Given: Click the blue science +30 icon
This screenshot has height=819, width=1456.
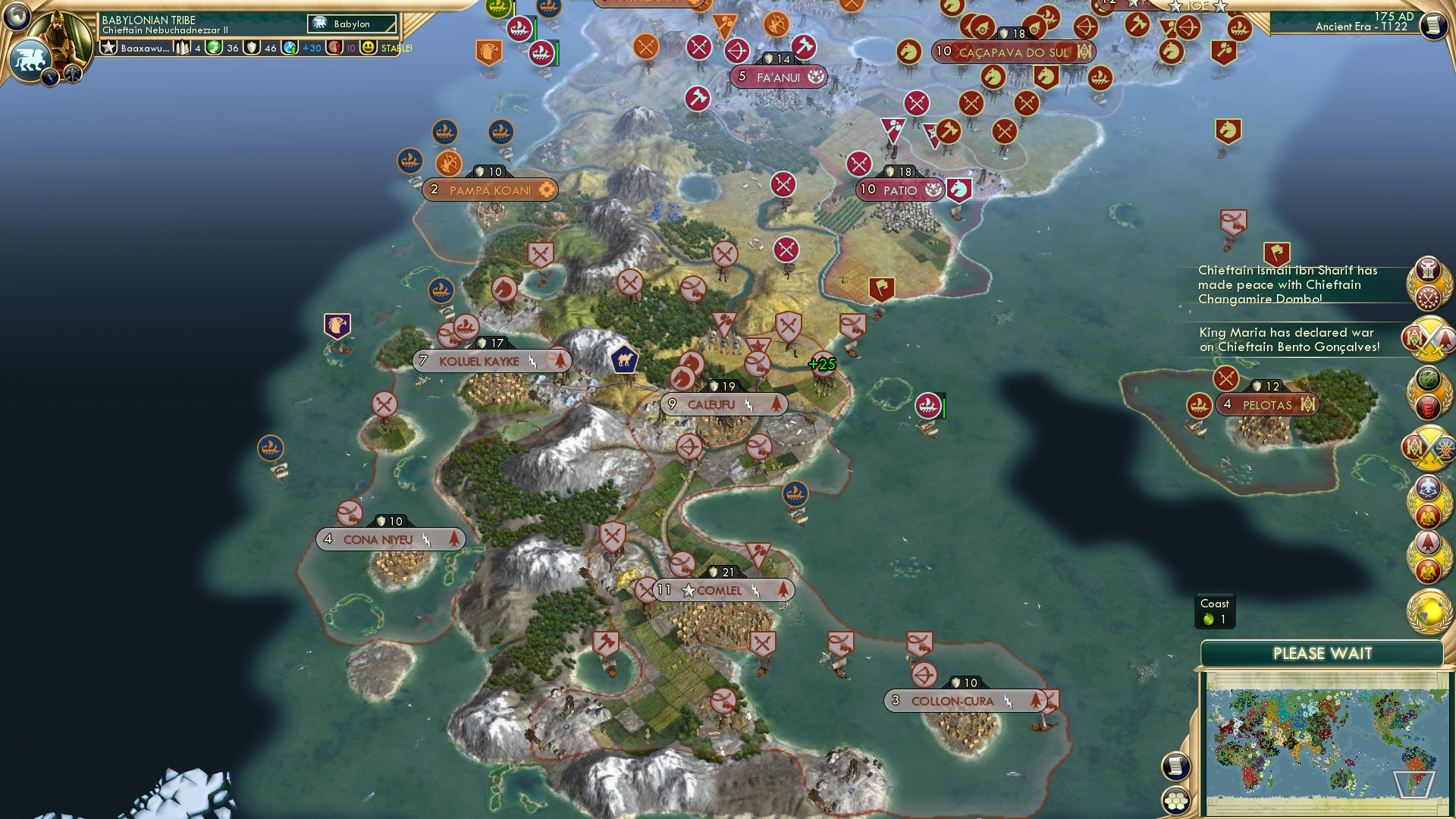Looking at the screenshot, I should (290, 47).
